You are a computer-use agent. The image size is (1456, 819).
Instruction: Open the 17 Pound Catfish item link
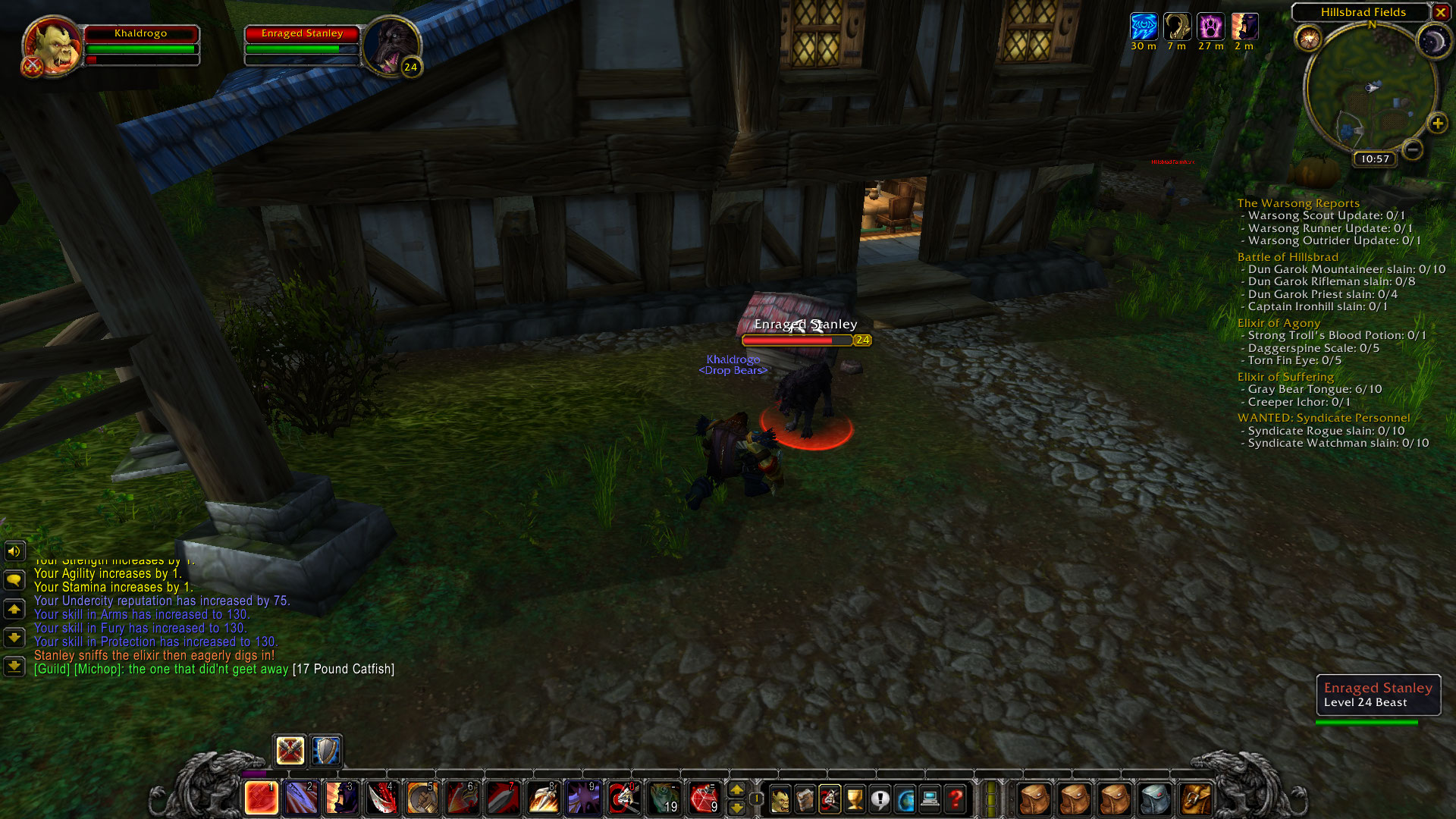pos(343,669)
